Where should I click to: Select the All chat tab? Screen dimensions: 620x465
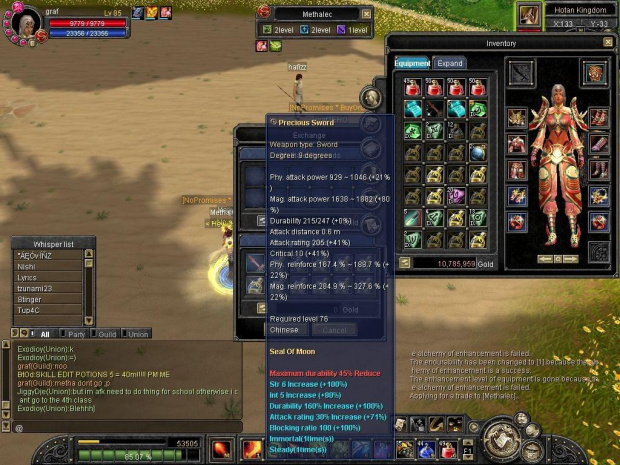point(44,333)
